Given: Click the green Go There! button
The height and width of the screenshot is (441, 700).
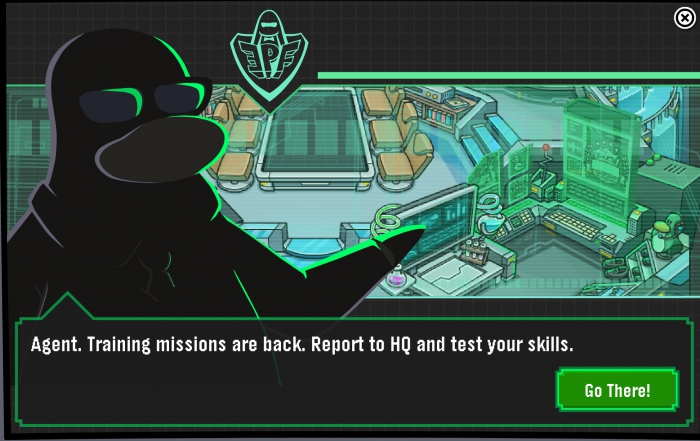Looking at the screenshot, I should [617, 390].
